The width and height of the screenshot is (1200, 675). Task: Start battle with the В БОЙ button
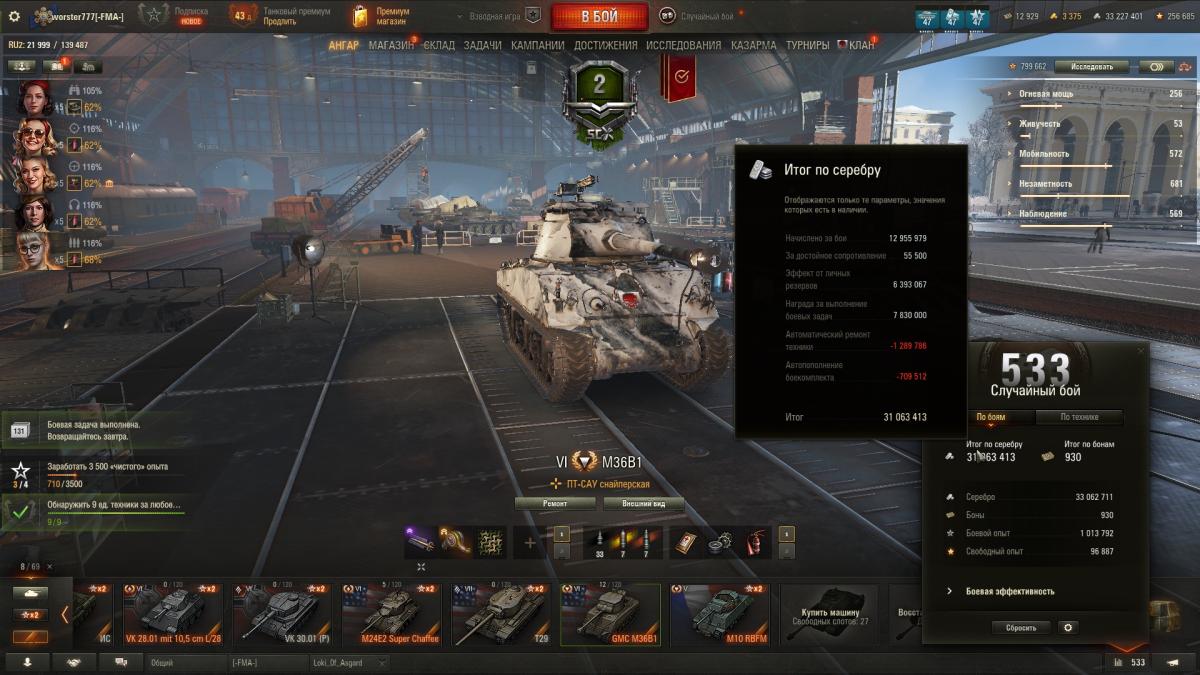599,16
